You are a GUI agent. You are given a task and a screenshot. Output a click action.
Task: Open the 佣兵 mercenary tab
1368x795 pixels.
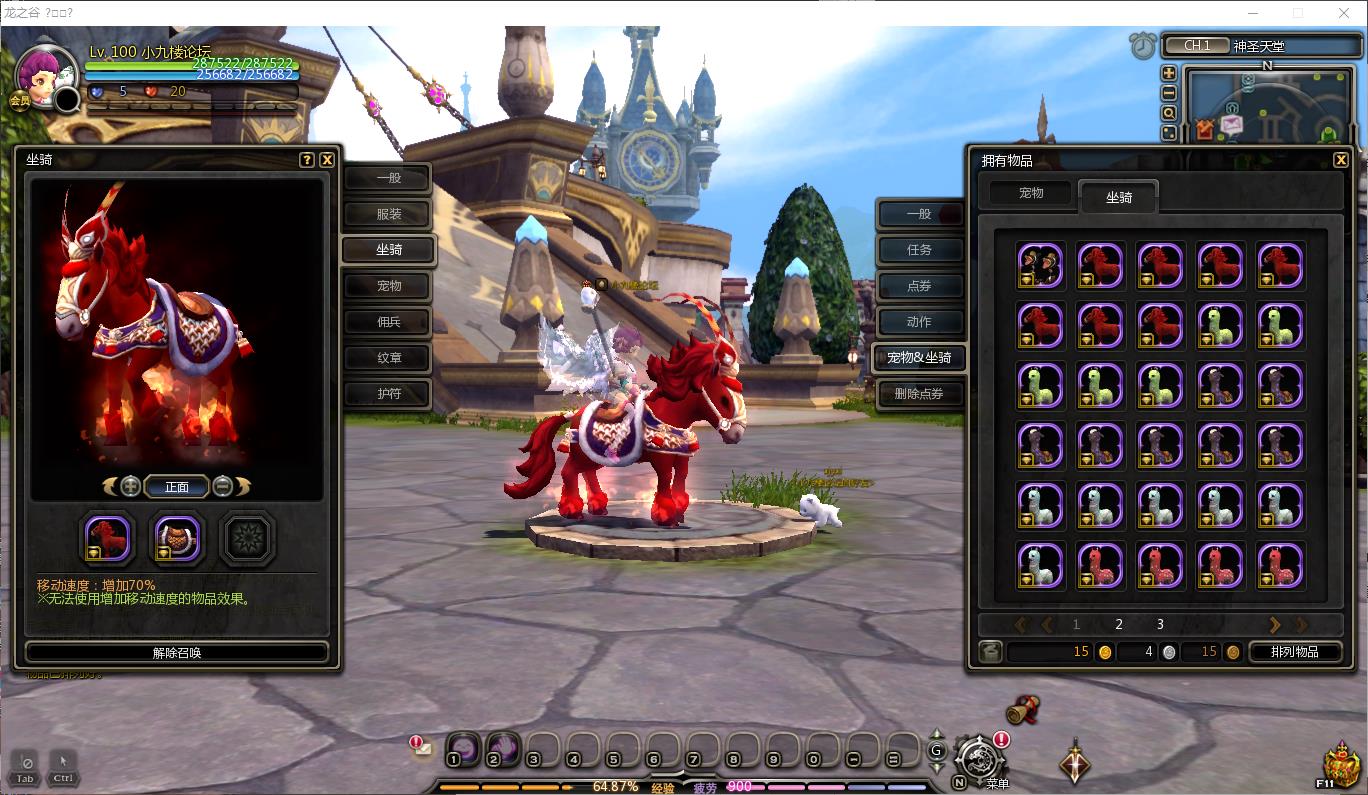388,322
